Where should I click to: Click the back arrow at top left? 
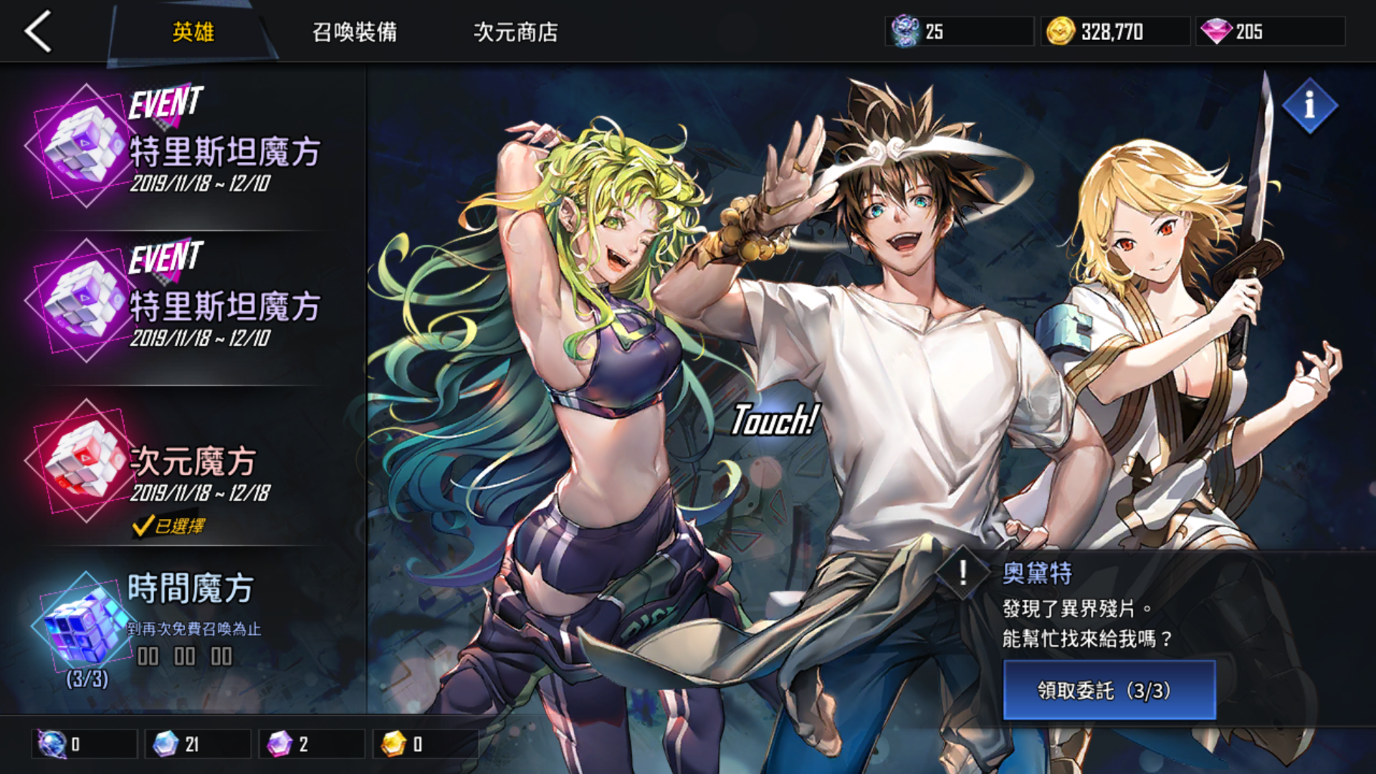pyautogui.click(x=36, y=31)
